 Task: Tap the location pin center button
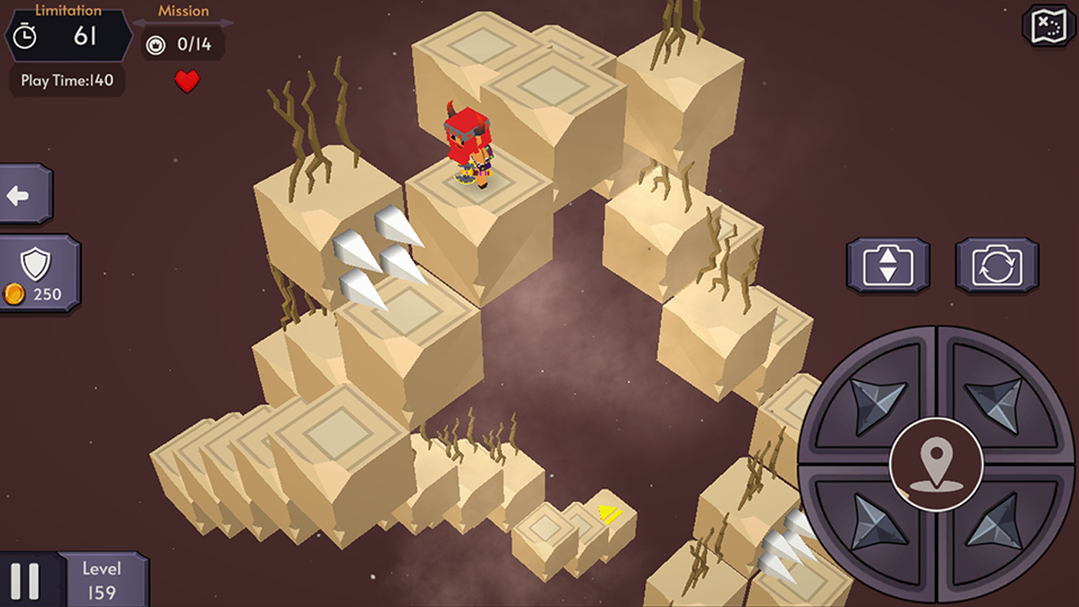click(935, 462)
